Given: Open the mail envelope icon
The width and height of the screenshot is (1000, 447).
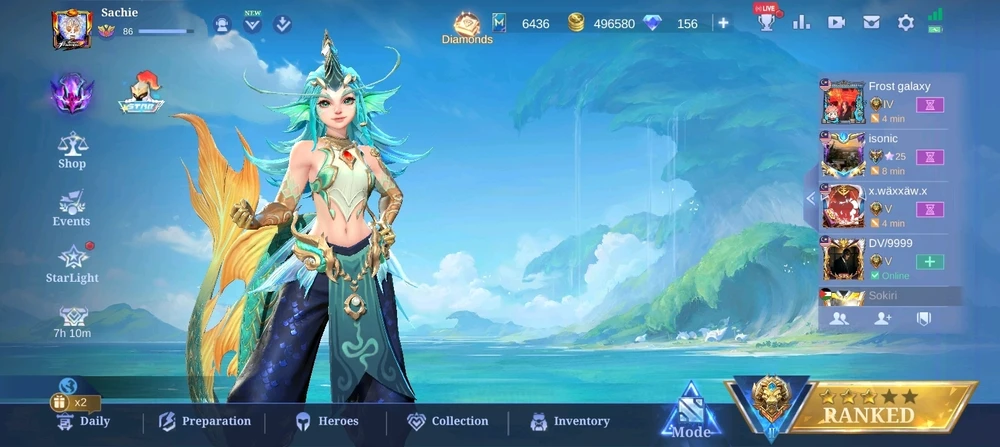Looking at the screenshot, I should point(871,22).
